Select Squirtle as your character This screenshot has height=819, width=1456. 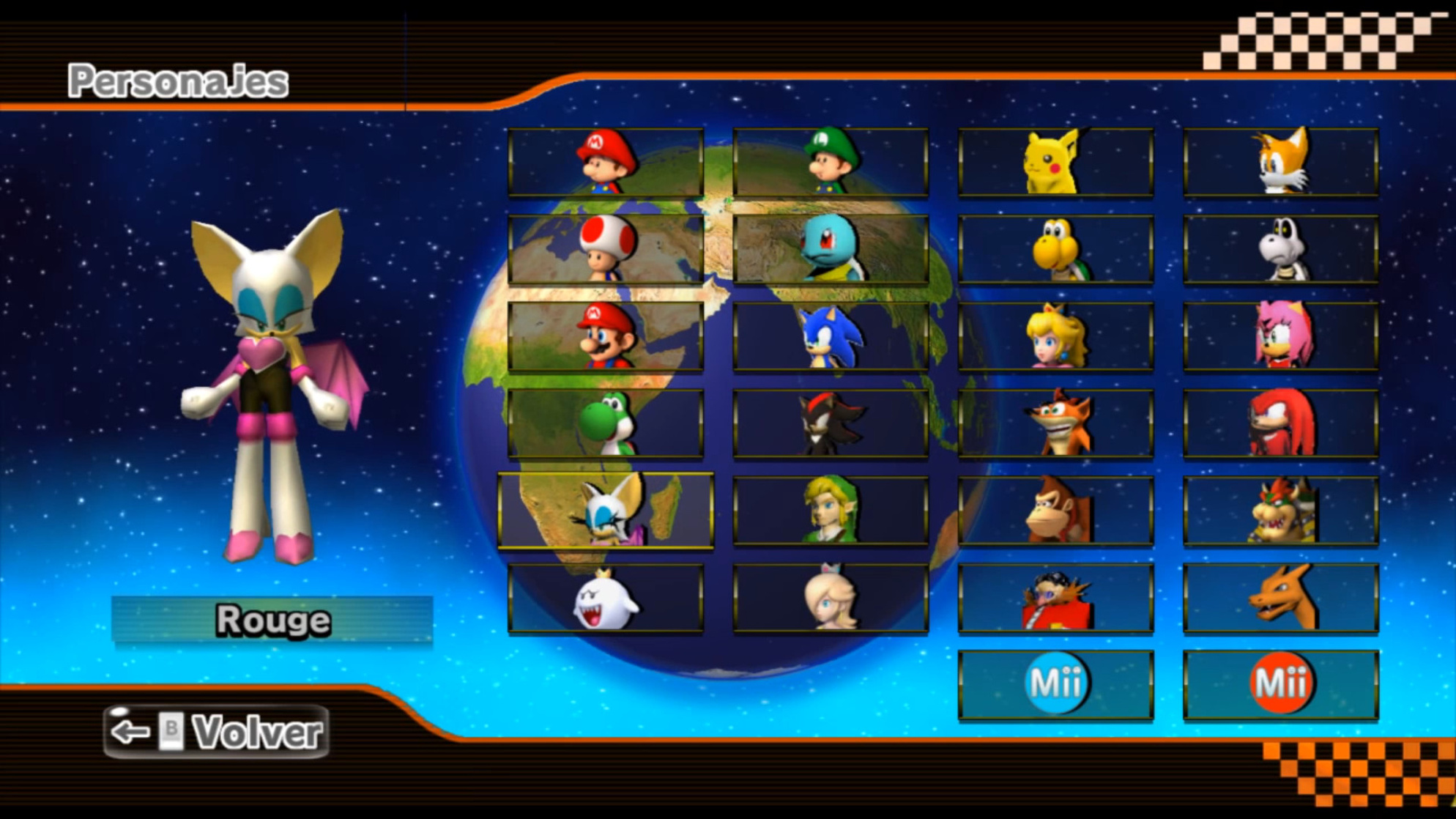click(831, 249)
